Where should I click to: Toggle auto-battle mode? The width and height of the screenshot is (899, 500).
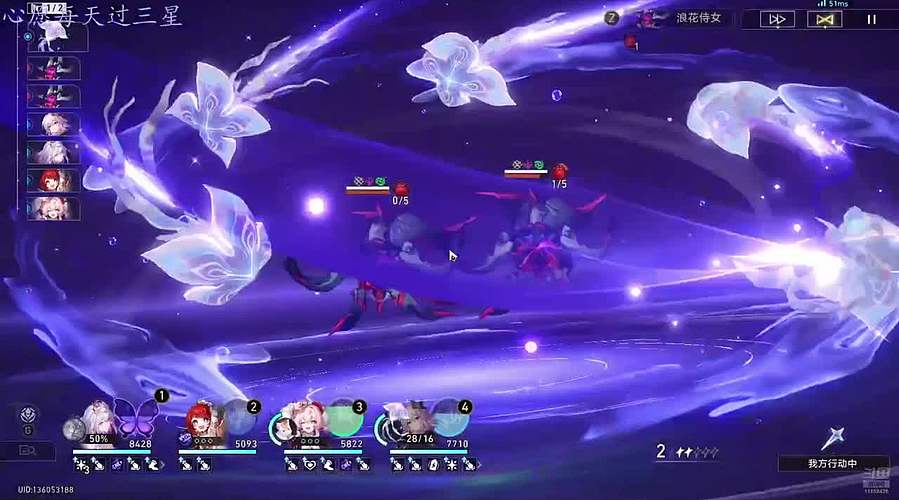[x=825, y=18]
